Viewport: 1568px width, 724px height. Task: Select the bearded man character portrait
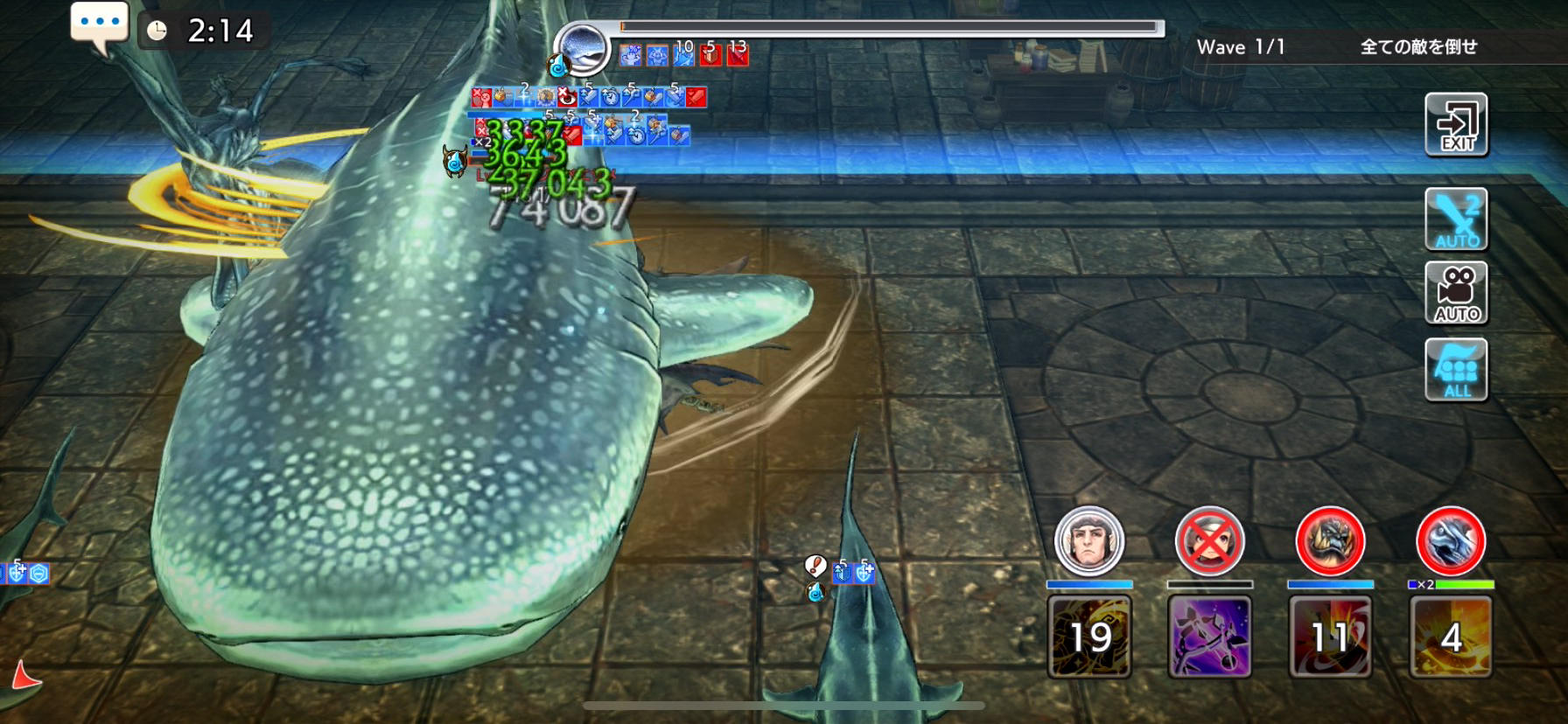1088,541
